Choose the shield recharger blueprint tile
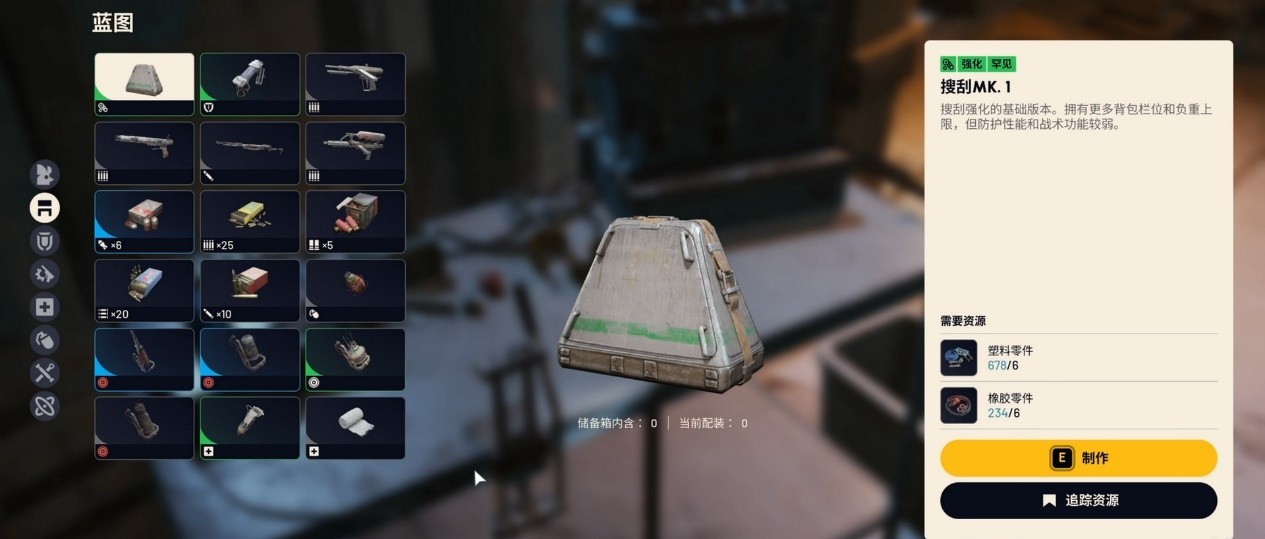Viewport: 1265px width, 539px height. pos(250,85)
